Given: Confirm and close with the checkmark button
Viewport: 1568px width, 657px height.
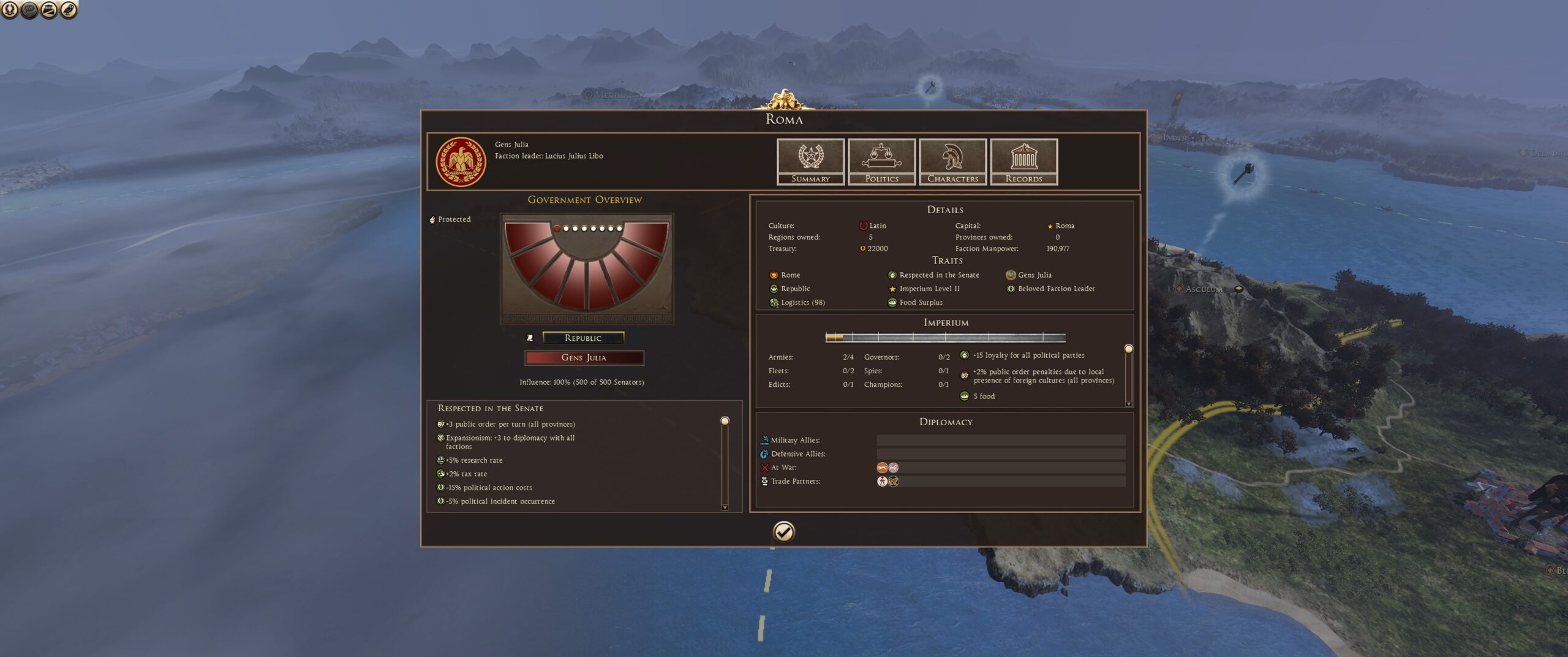Looking at the screenshot, I should (x=783, y=531).
